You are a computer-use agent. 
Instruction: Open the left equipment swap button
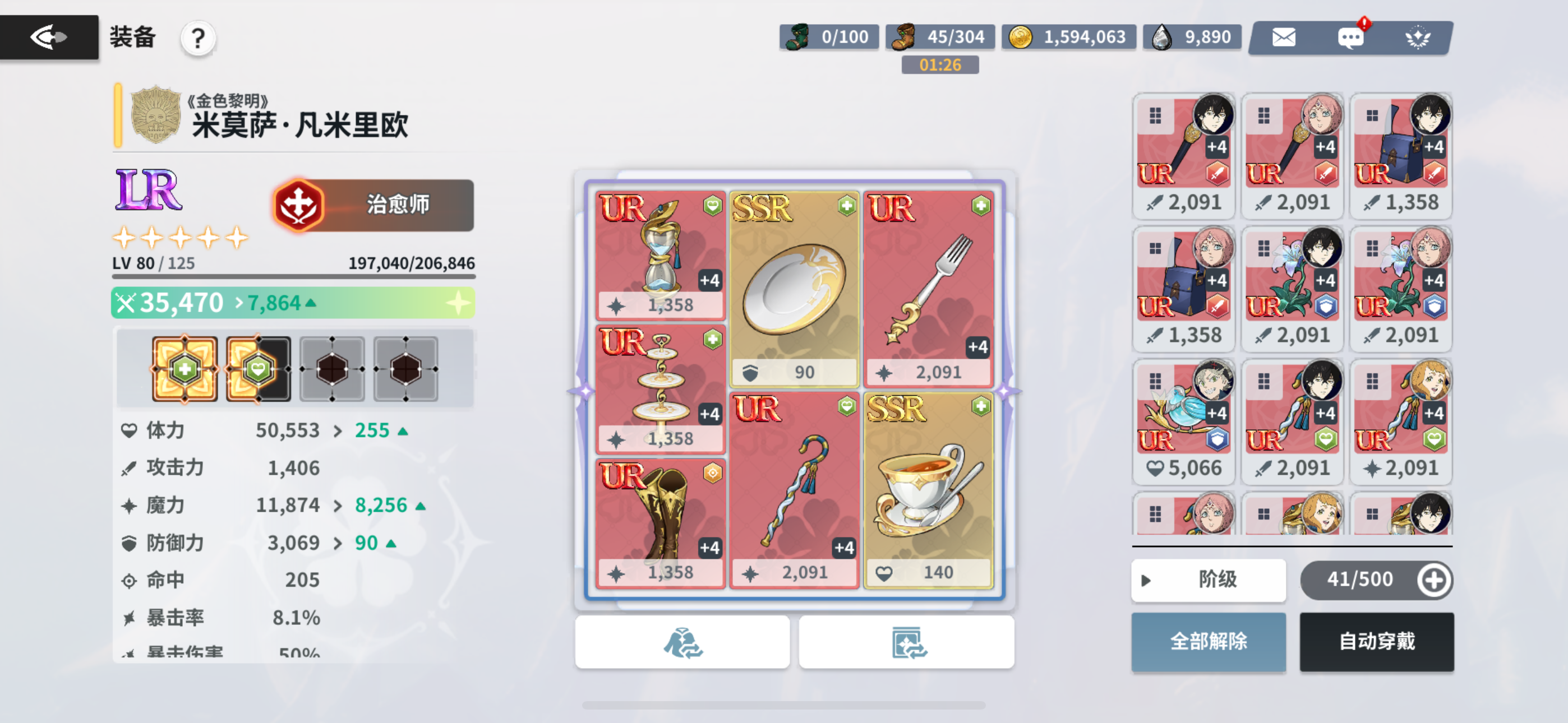tap(683, 642)
